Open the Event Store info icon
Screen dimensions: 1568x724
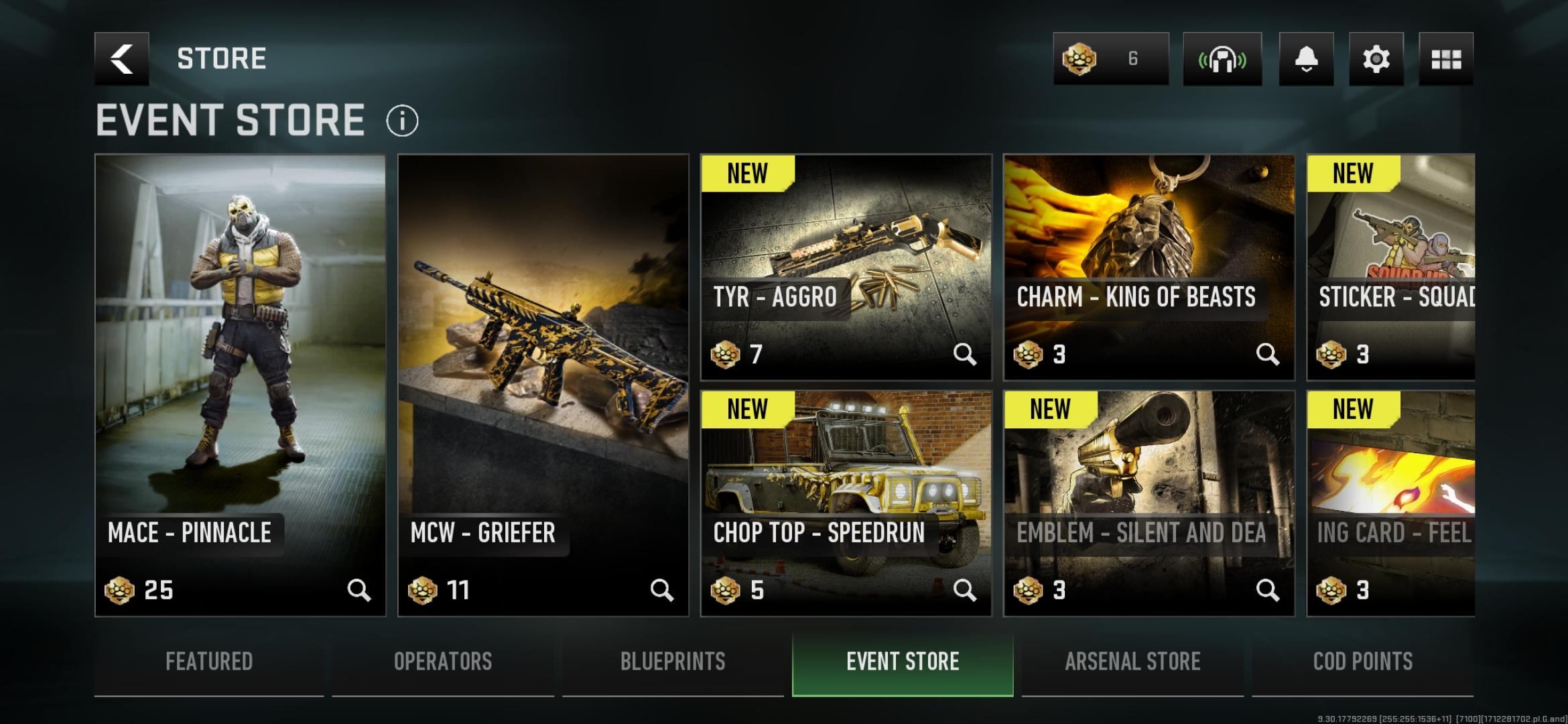[402, 121]
